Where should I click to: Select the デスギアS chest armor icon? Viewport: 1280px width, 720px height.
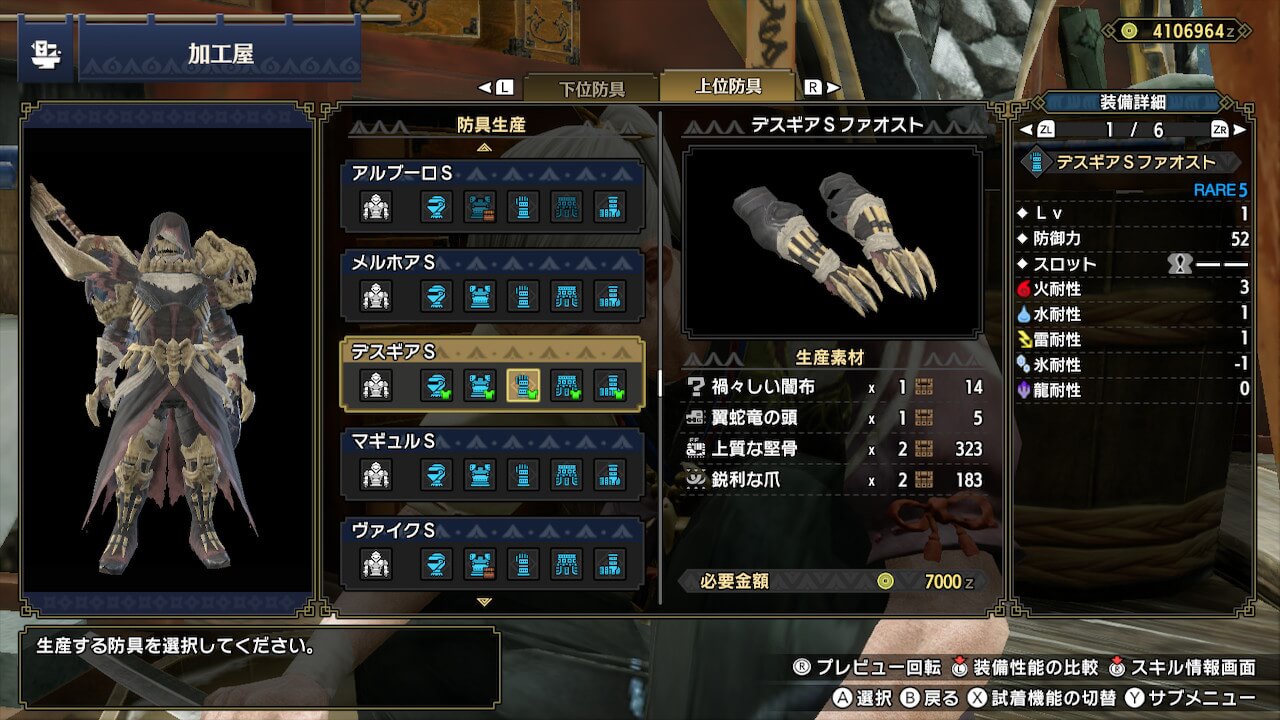[480, 385]
